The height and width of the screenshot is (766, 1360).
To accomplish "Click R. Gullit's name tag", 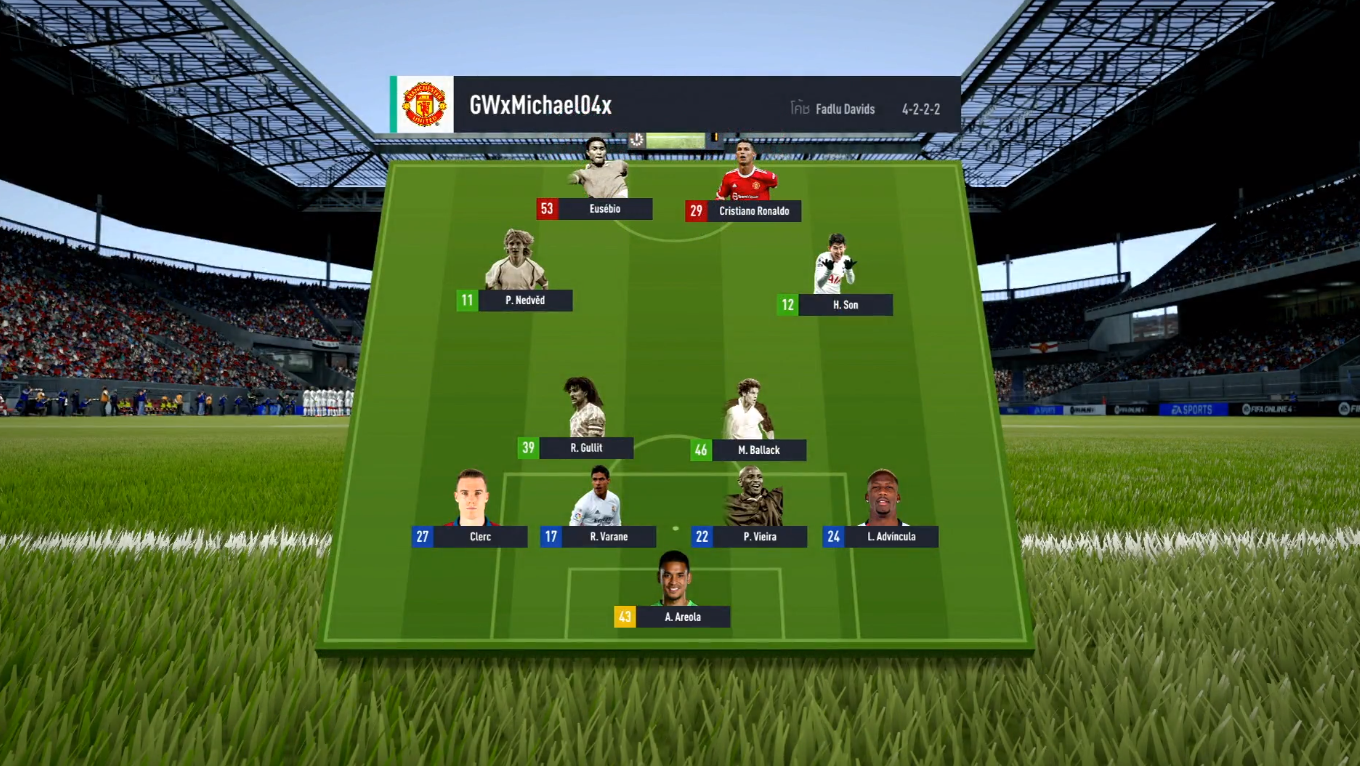I will point(586,448).
